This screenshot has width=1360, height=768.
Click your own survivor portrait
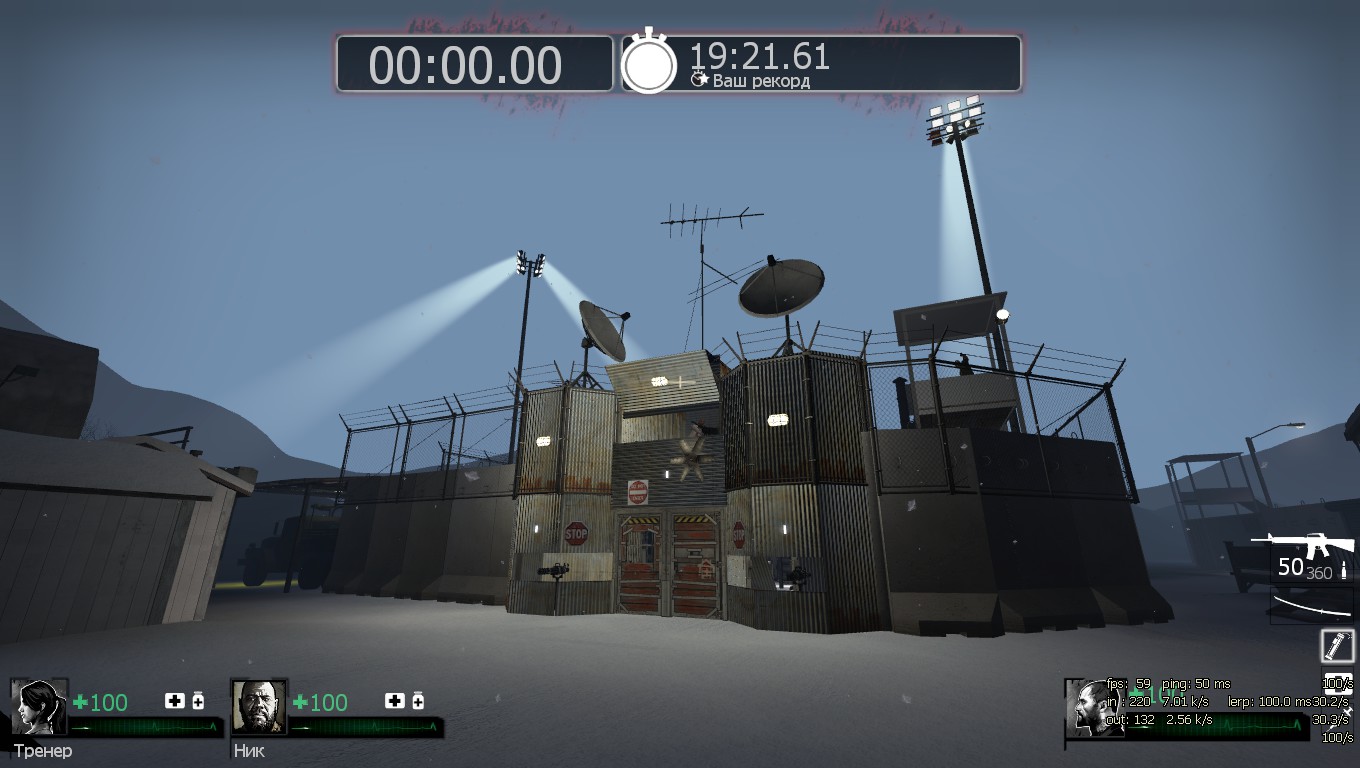(x=1092, y=708)
